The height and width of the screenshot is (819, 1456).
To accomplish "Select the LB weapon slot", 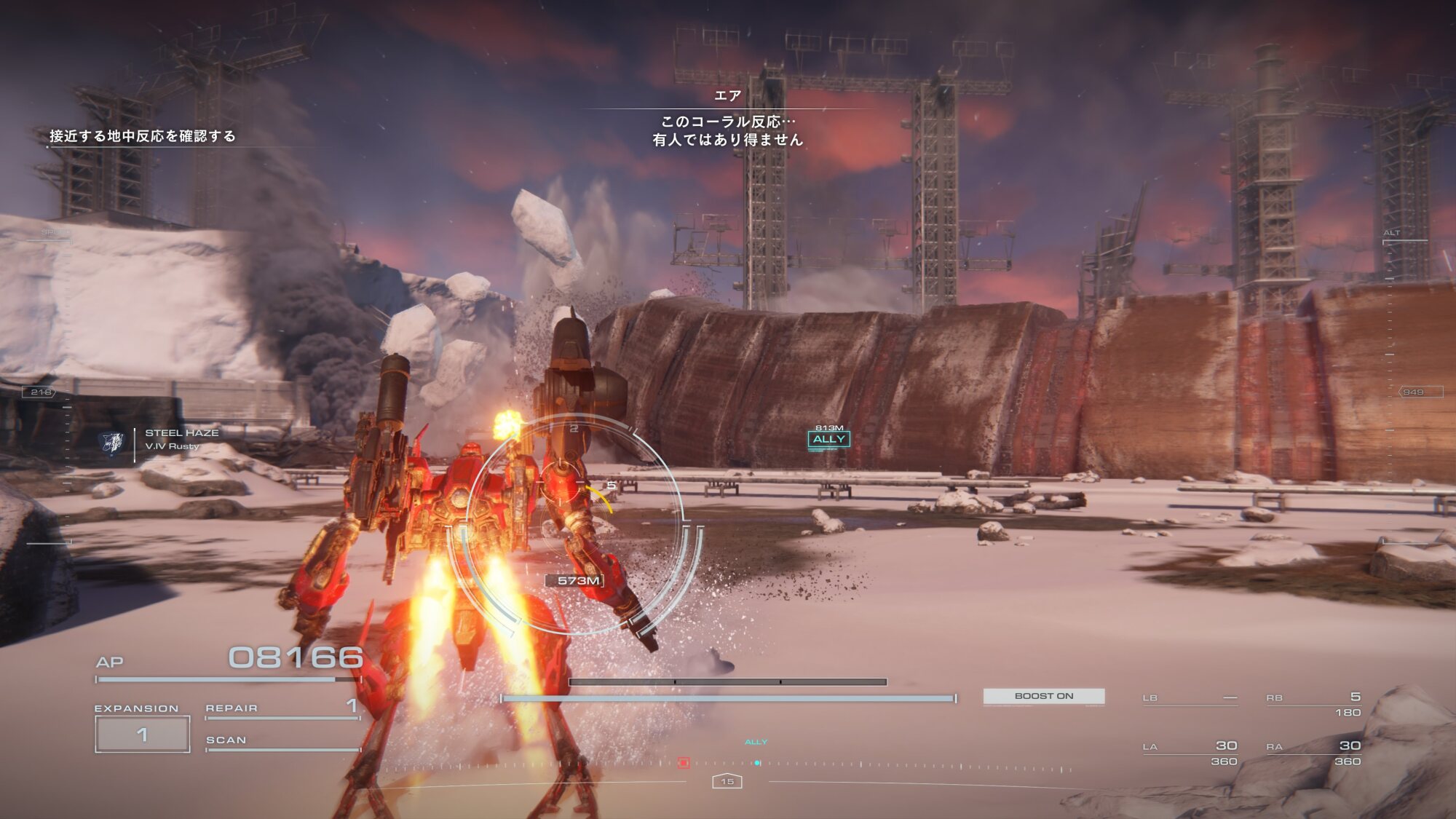I will coord(1190,699).
